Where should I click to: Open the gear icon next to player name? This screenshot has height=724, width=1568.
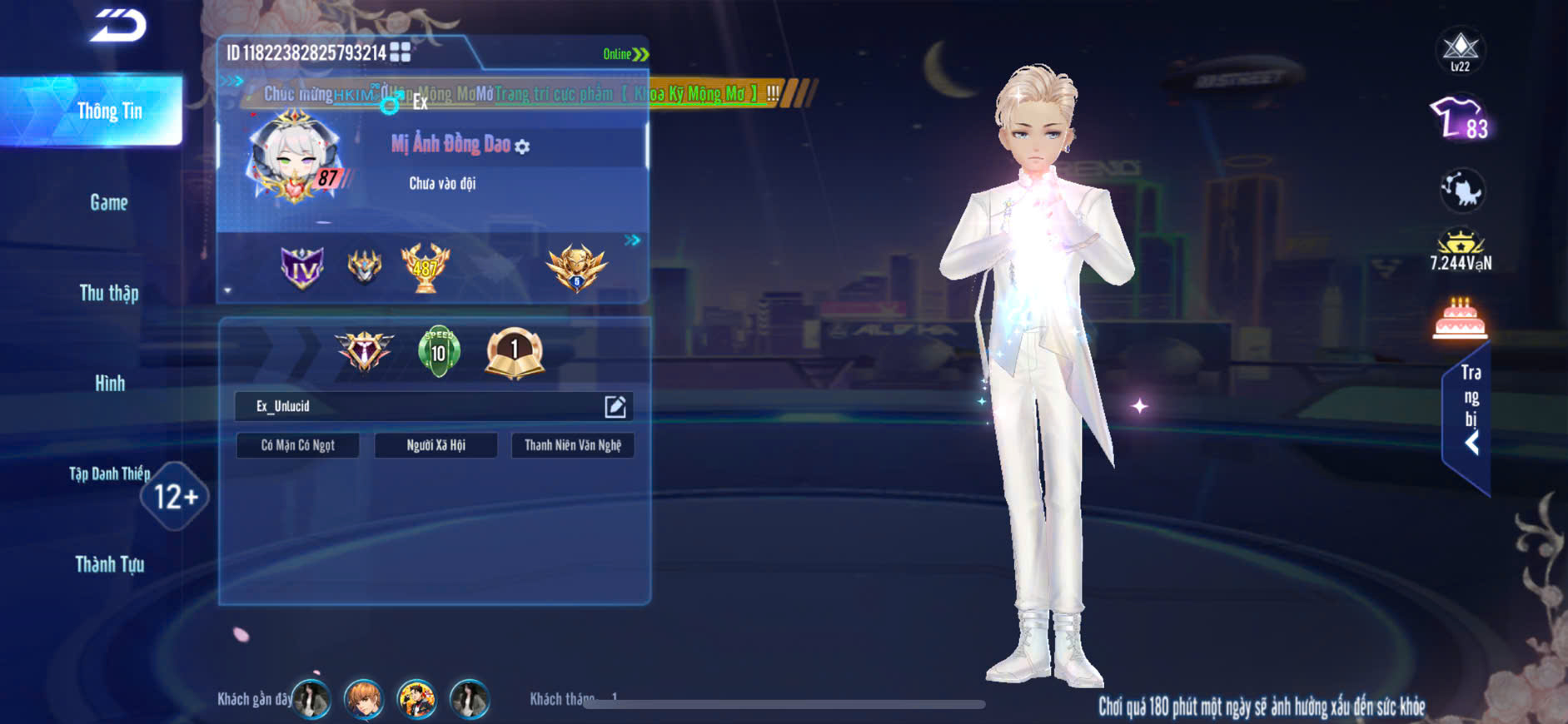tap(522, 147)
